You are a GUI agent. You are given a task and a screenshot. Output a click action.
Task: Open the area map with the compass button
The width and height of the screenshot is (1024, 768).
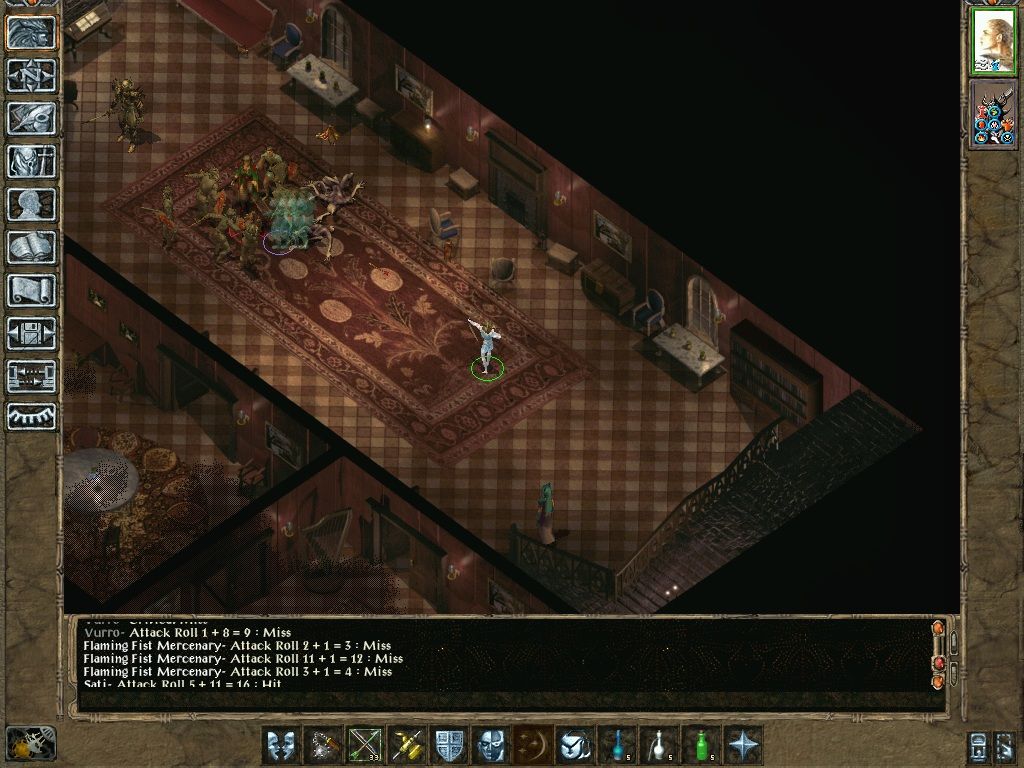click(x=31, y=74)
